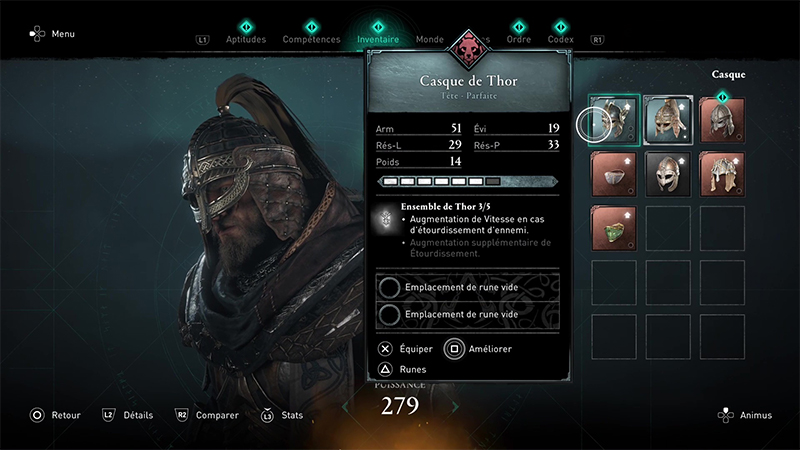
Task: Select the highlighted Casque de Thor slot
Action: (612, 120)
